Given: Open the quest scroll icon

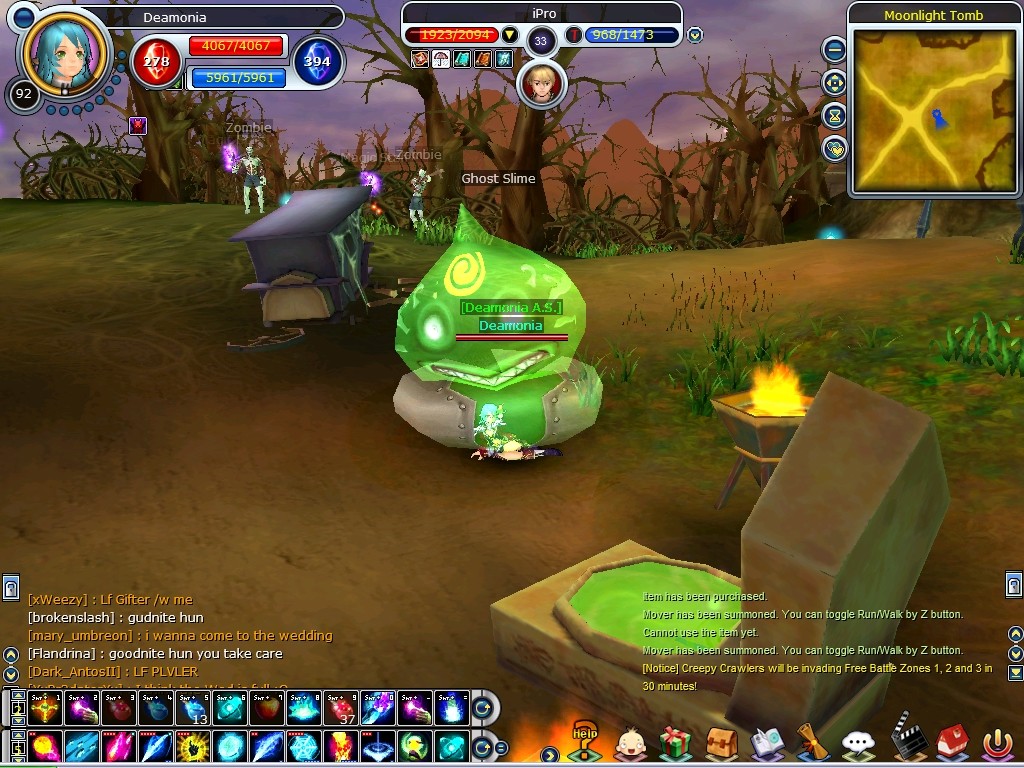Looking at the screenshot, I should click(812, 743).
